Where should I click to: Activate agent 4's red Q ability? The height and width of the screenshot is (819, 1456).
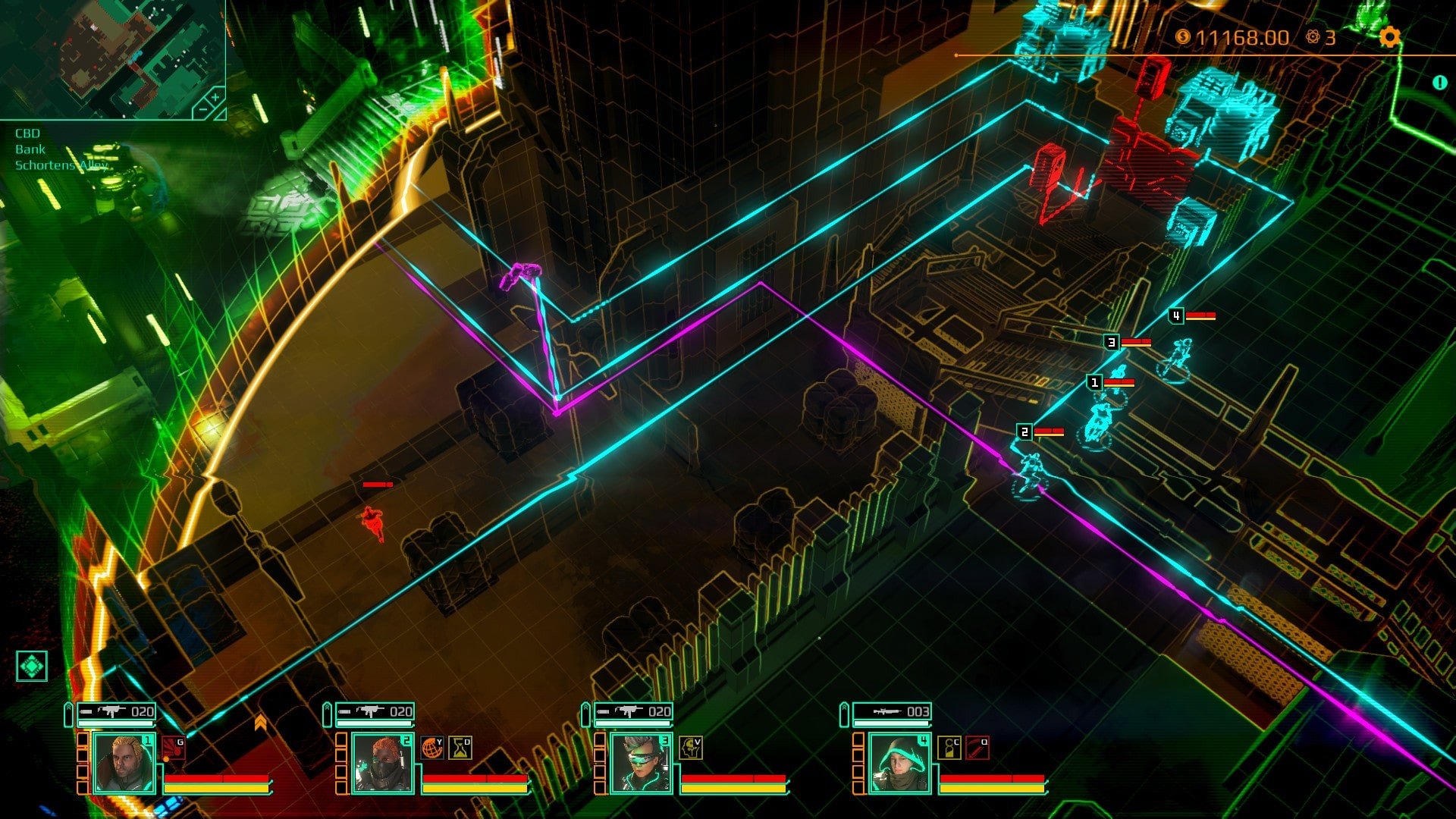pyautogui.click(x=977, y=748)
